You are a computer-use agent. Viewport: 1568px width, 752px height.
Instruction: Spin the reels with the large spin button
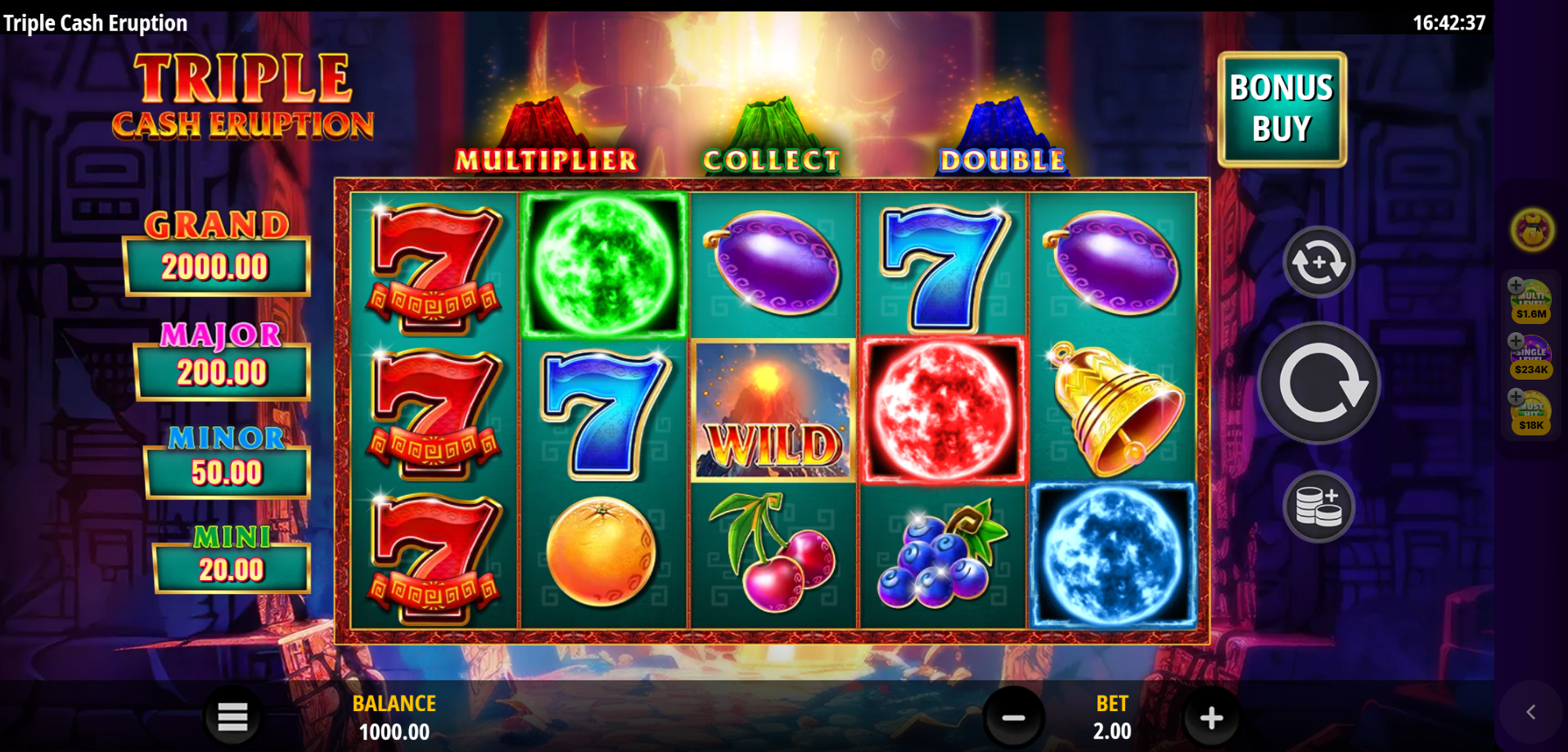tap(1318, 383)
